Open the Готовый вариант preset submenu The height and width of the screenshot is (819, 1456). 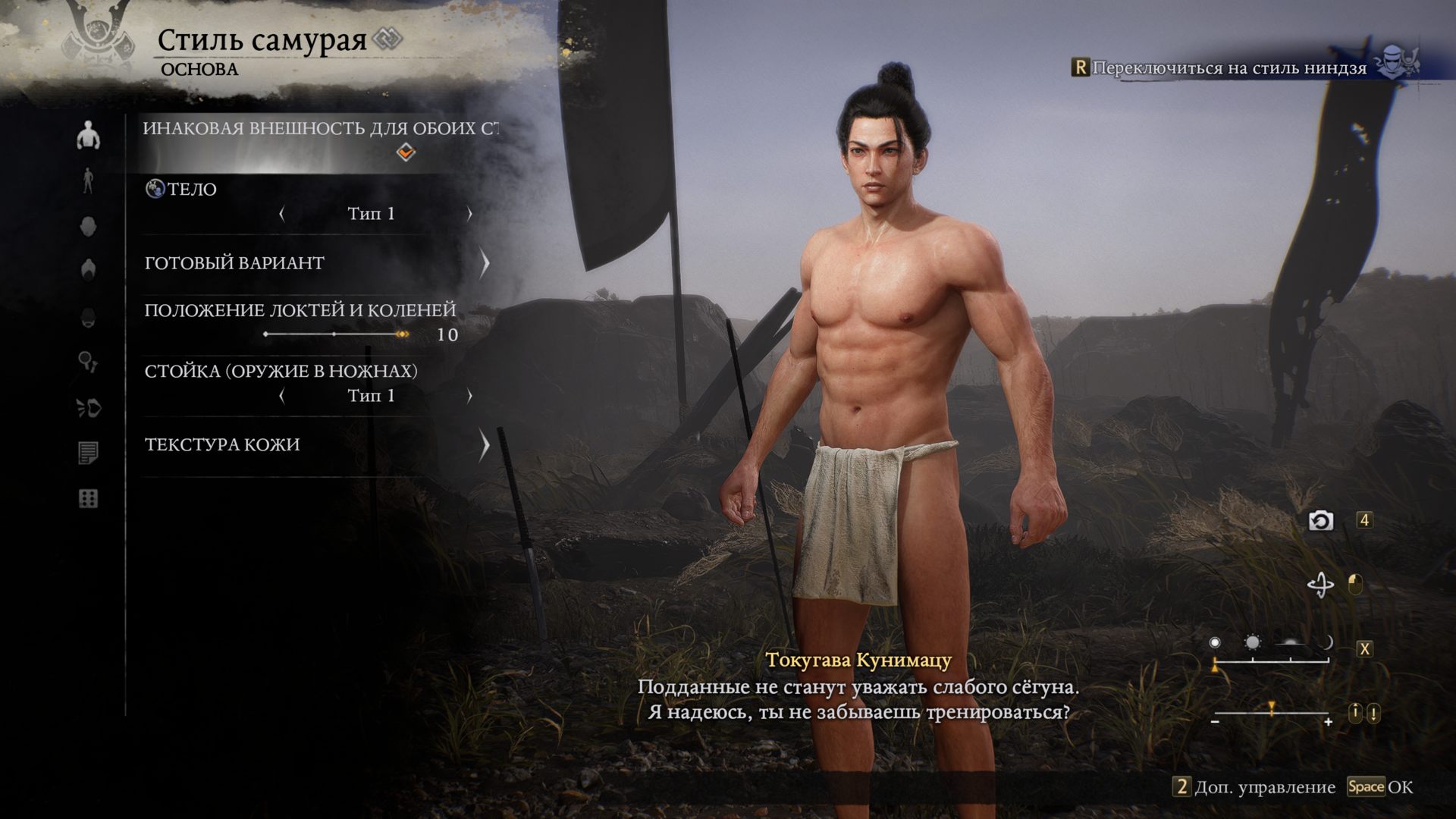coord(484,263)
